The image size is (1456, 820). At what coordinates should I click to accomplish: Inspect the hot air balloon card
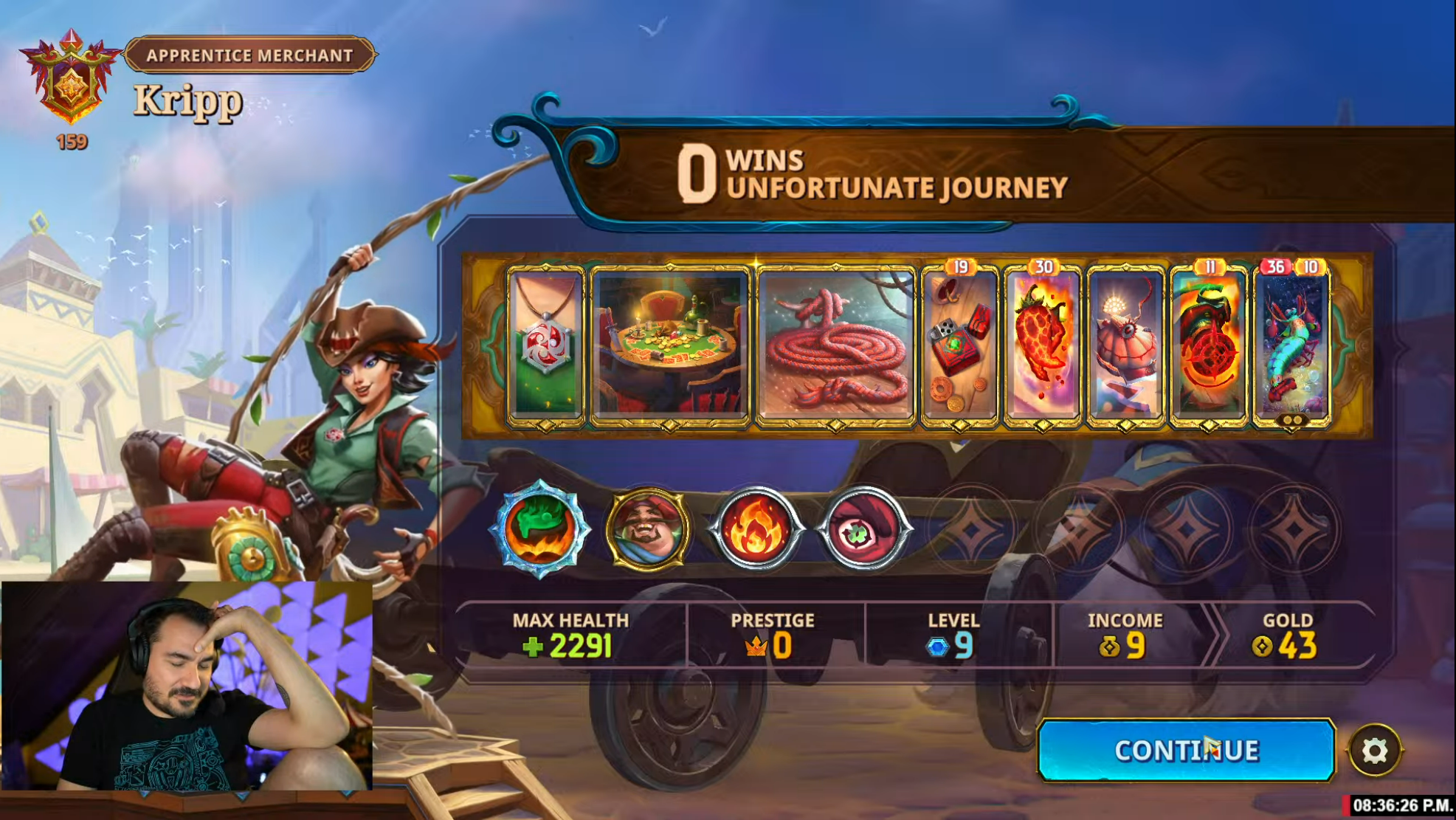[1125, 345]
